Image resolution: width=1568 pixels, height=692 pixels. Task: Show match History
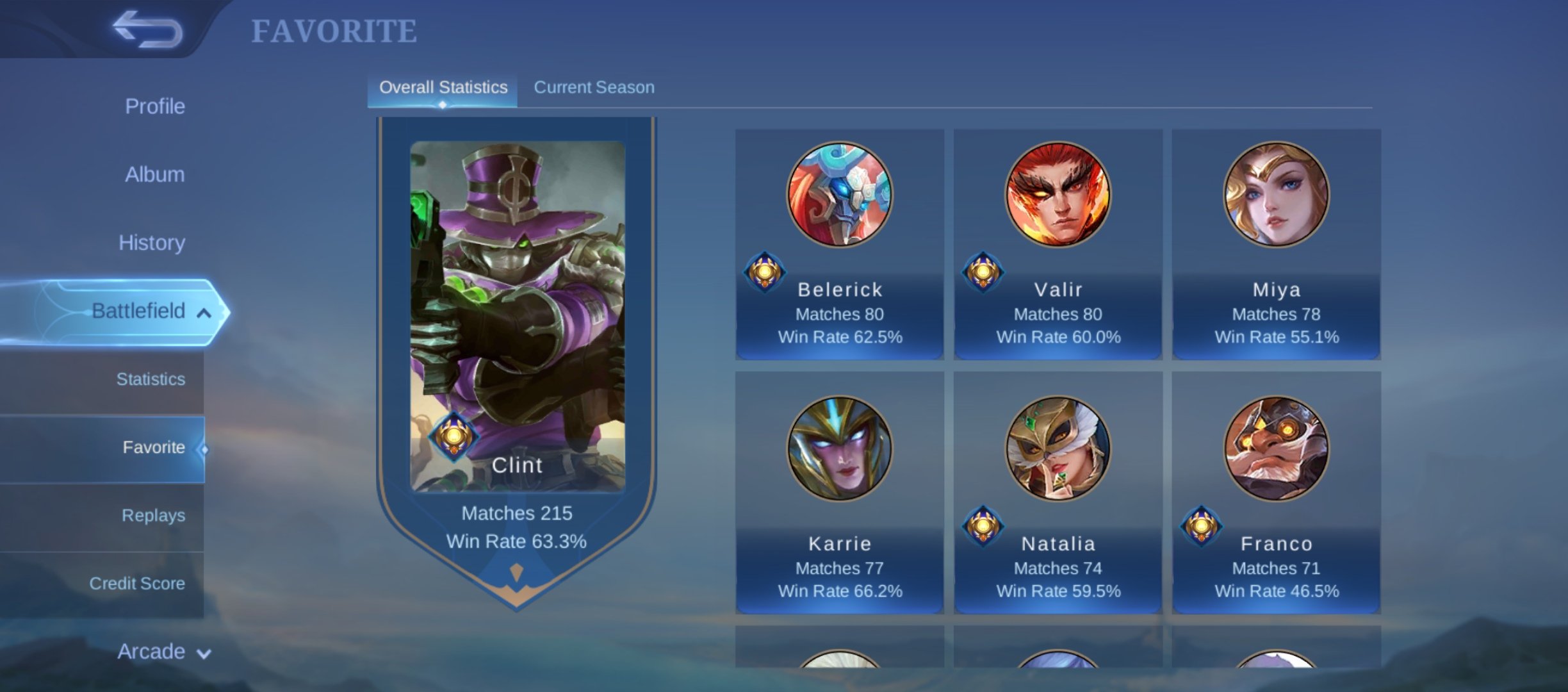[x=152, y=243]
